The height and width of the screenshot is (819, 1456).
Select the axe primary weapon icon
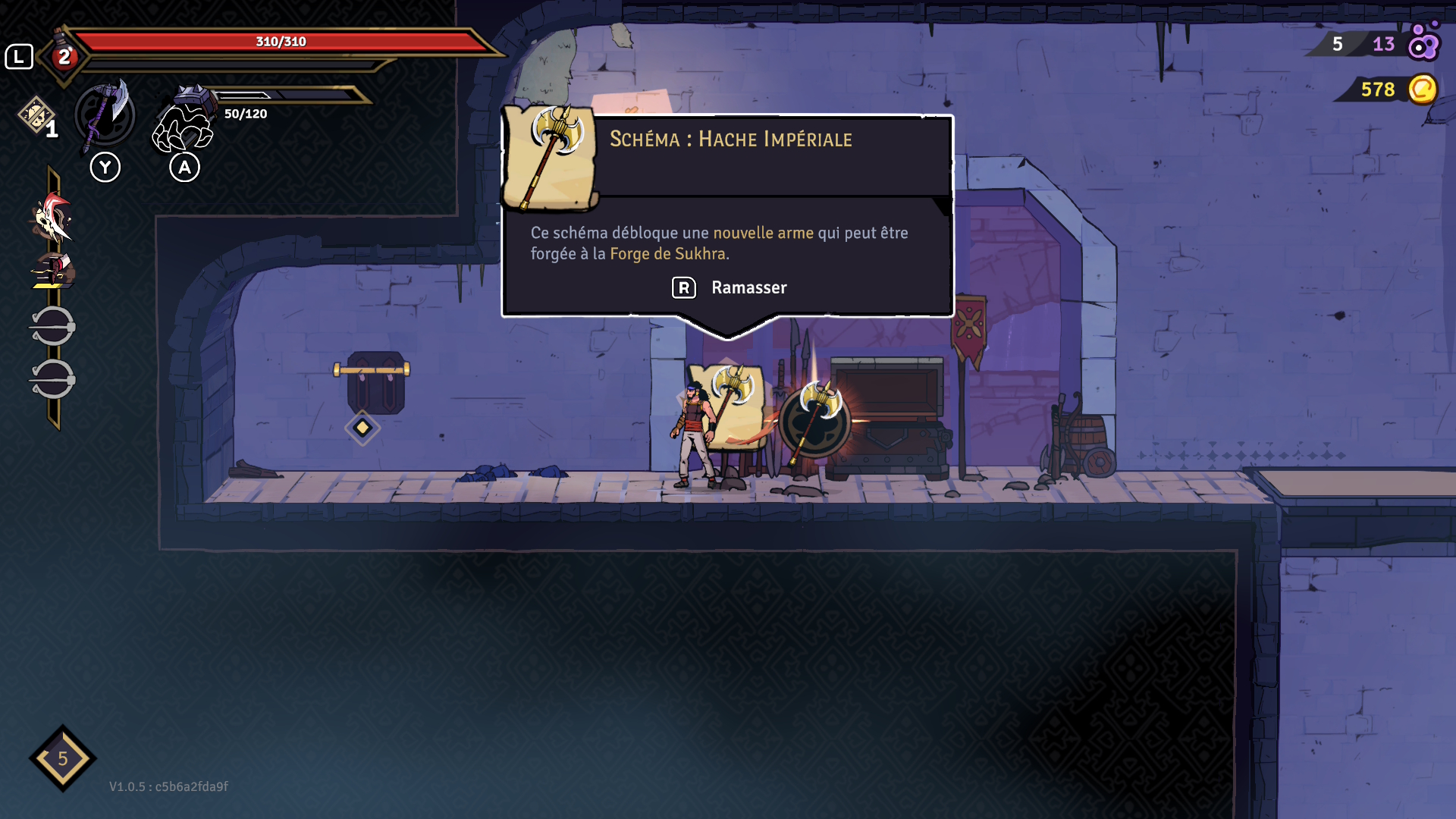point(105,116)
